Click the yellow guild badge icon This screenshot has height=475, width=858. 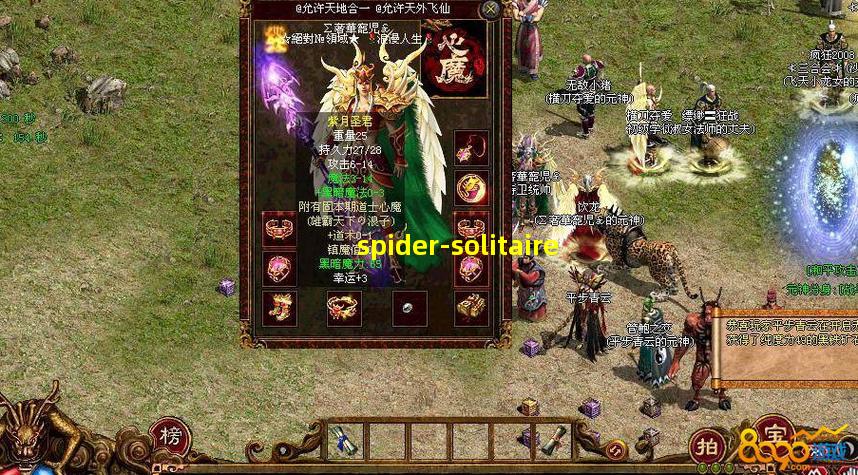[273, 42]
